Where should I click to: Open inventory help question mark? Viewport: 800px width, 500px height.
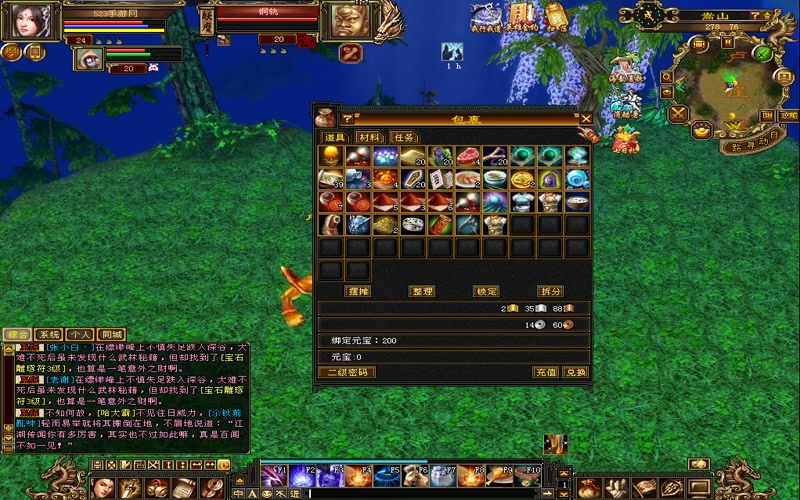[x=348, y=119]
